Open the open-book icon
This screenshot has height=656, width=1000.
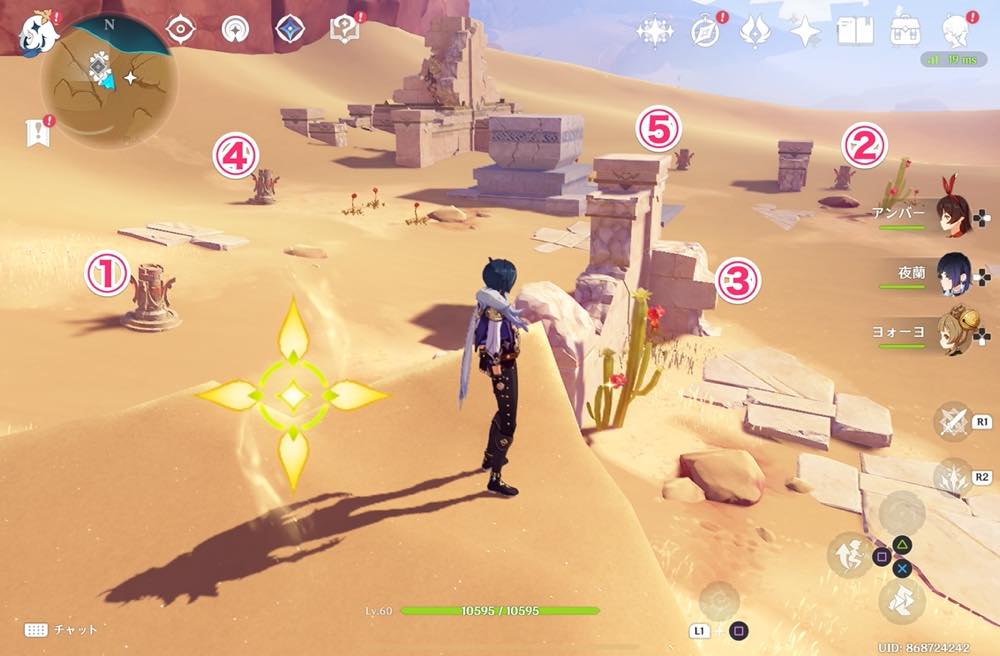855,32
